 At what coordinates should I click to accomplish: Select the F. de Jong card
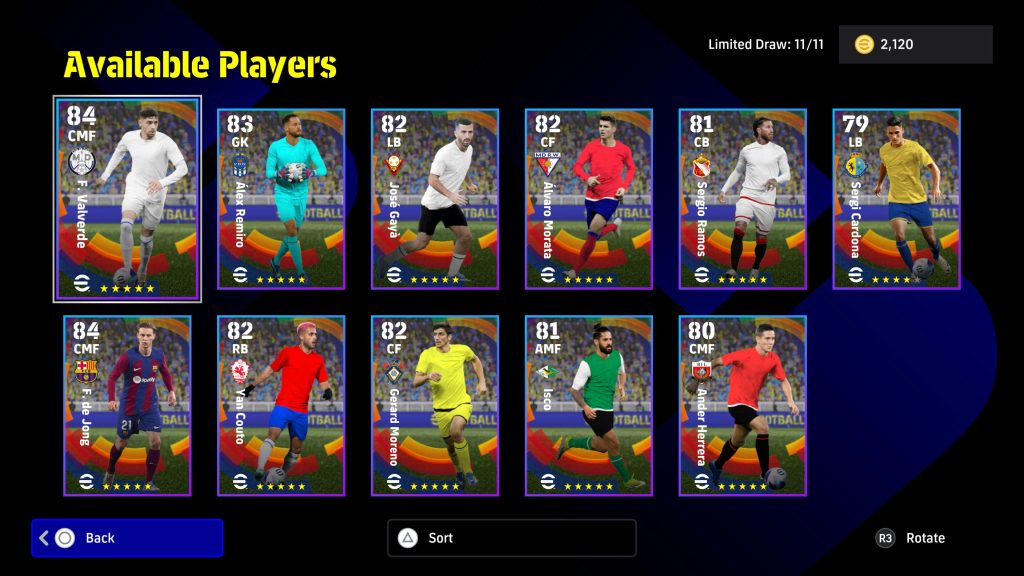127,405
